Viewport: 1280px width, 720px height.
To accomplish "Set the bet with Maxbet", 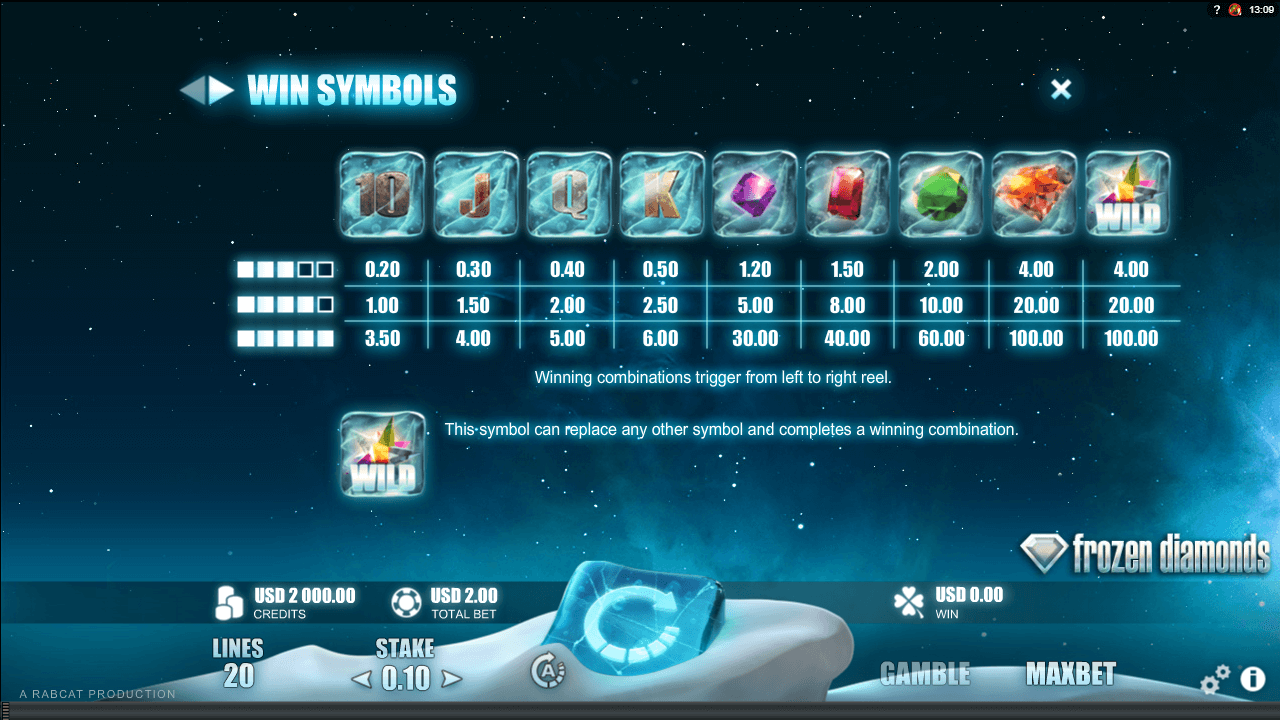I will (1070, 674).
